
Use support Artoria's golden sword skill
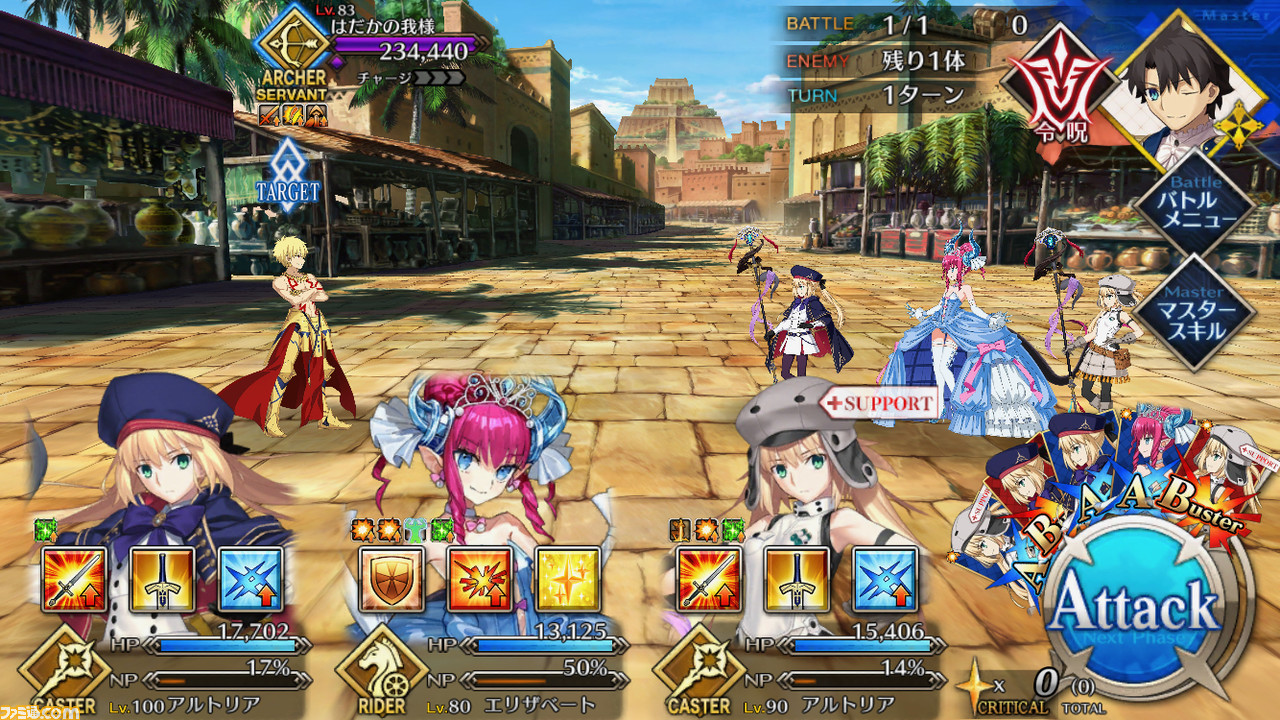tap(797, 579)
